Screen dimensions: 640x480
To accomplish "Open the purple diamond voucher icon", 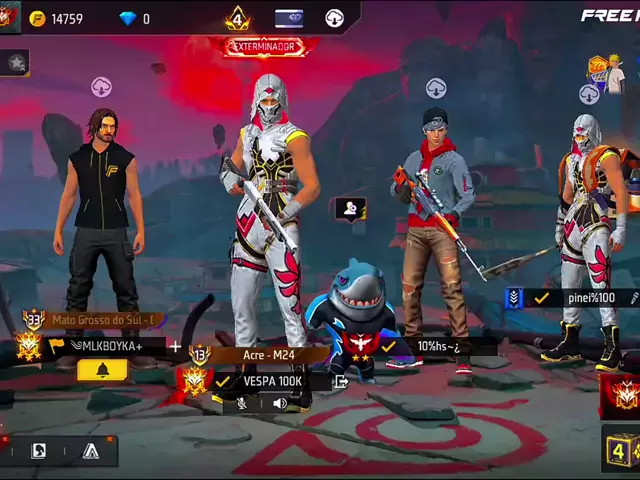I will [289, 18].
